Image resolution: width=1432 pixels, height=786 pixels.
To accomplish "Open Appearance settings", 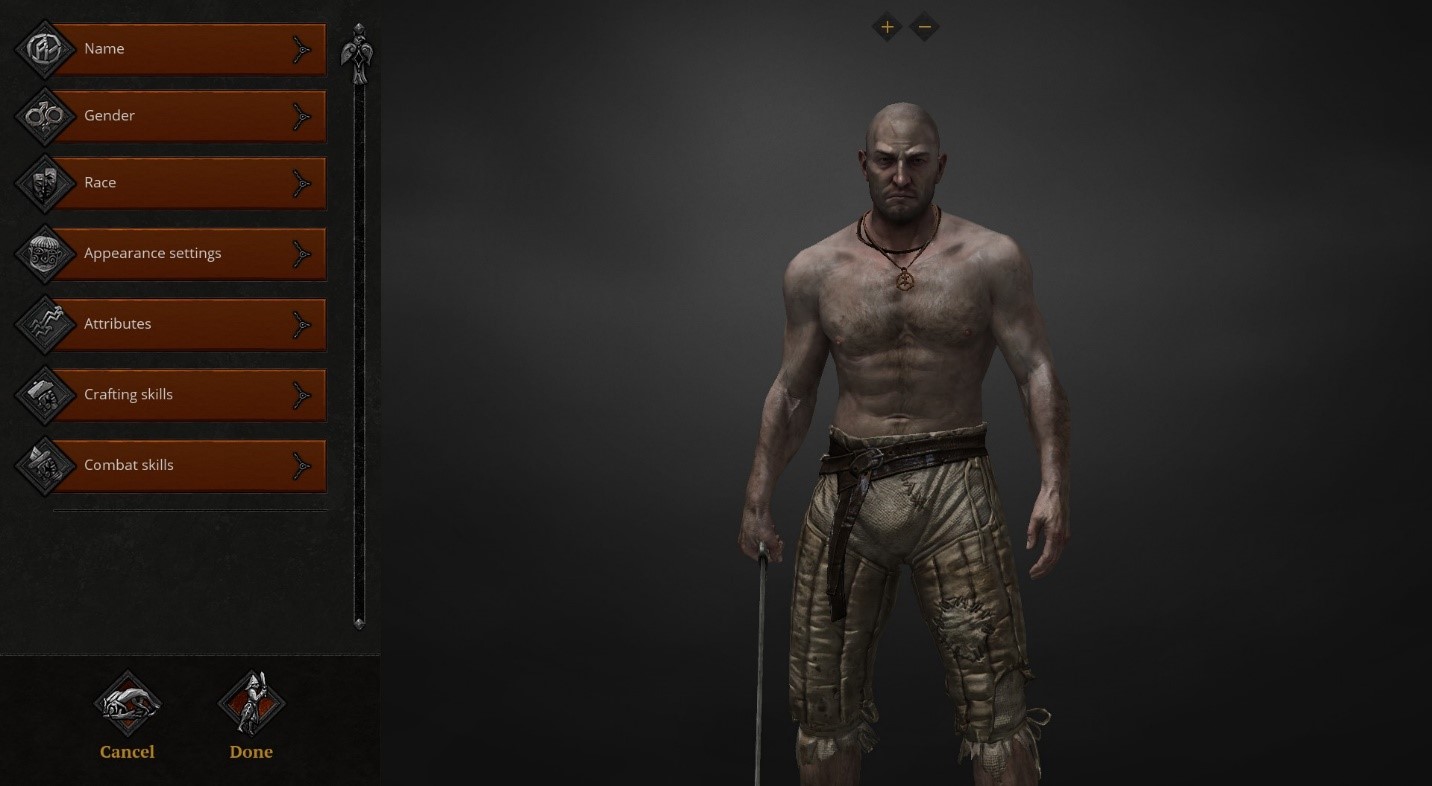I will [188, 254].
